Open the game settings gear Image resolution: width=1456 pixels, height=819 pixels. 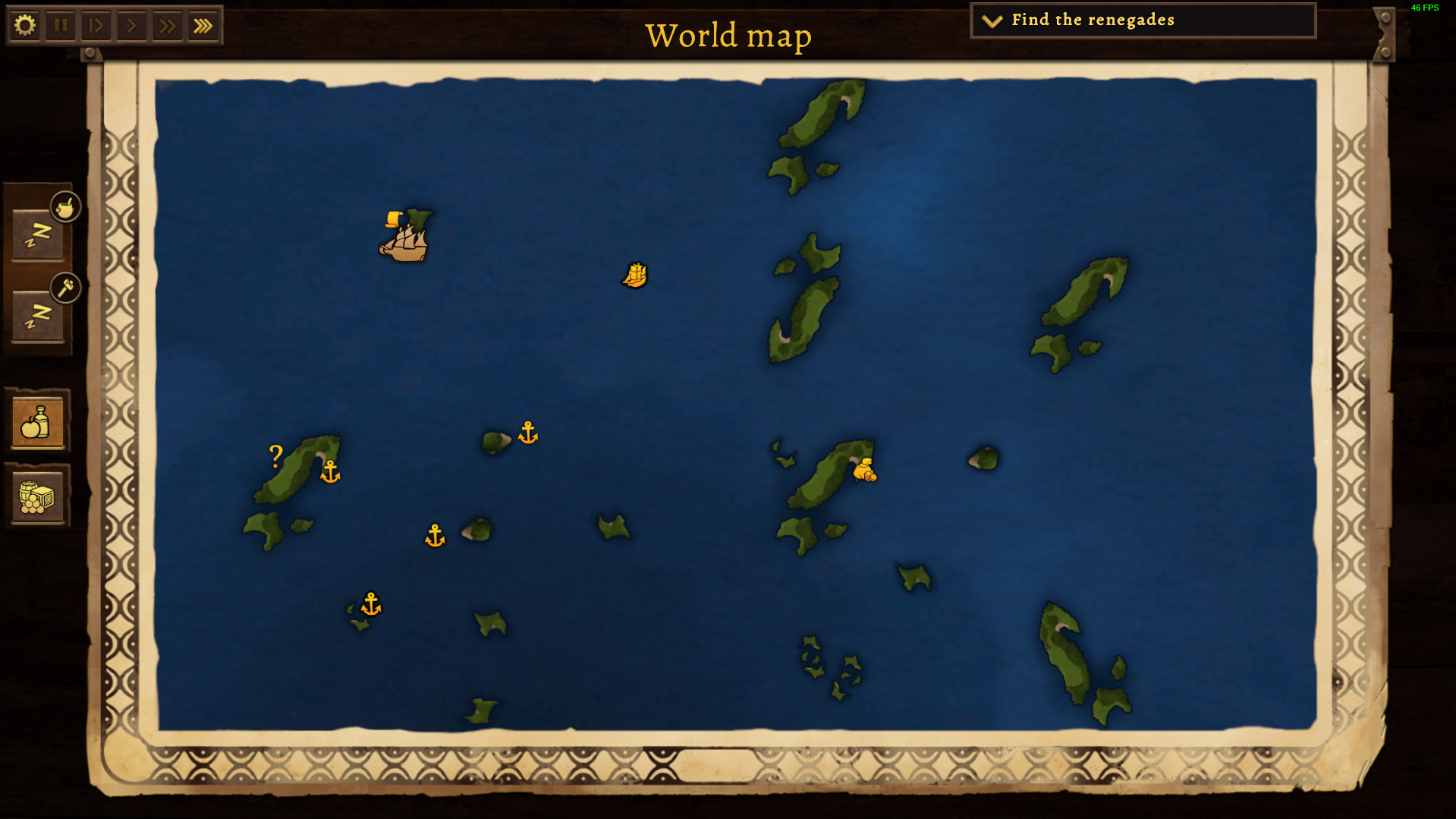point(26,25)
